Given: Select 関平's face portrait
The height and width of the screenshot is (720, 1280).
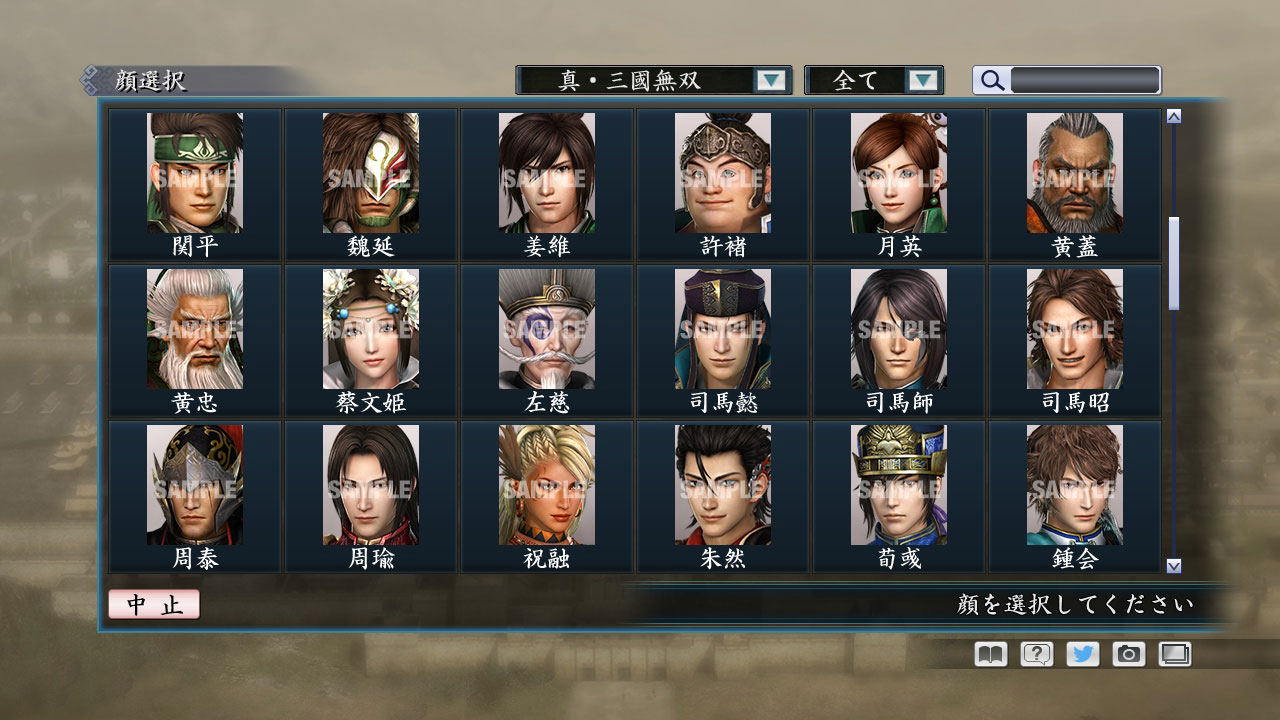Looking at the screenshot, I should click(193, 173).
